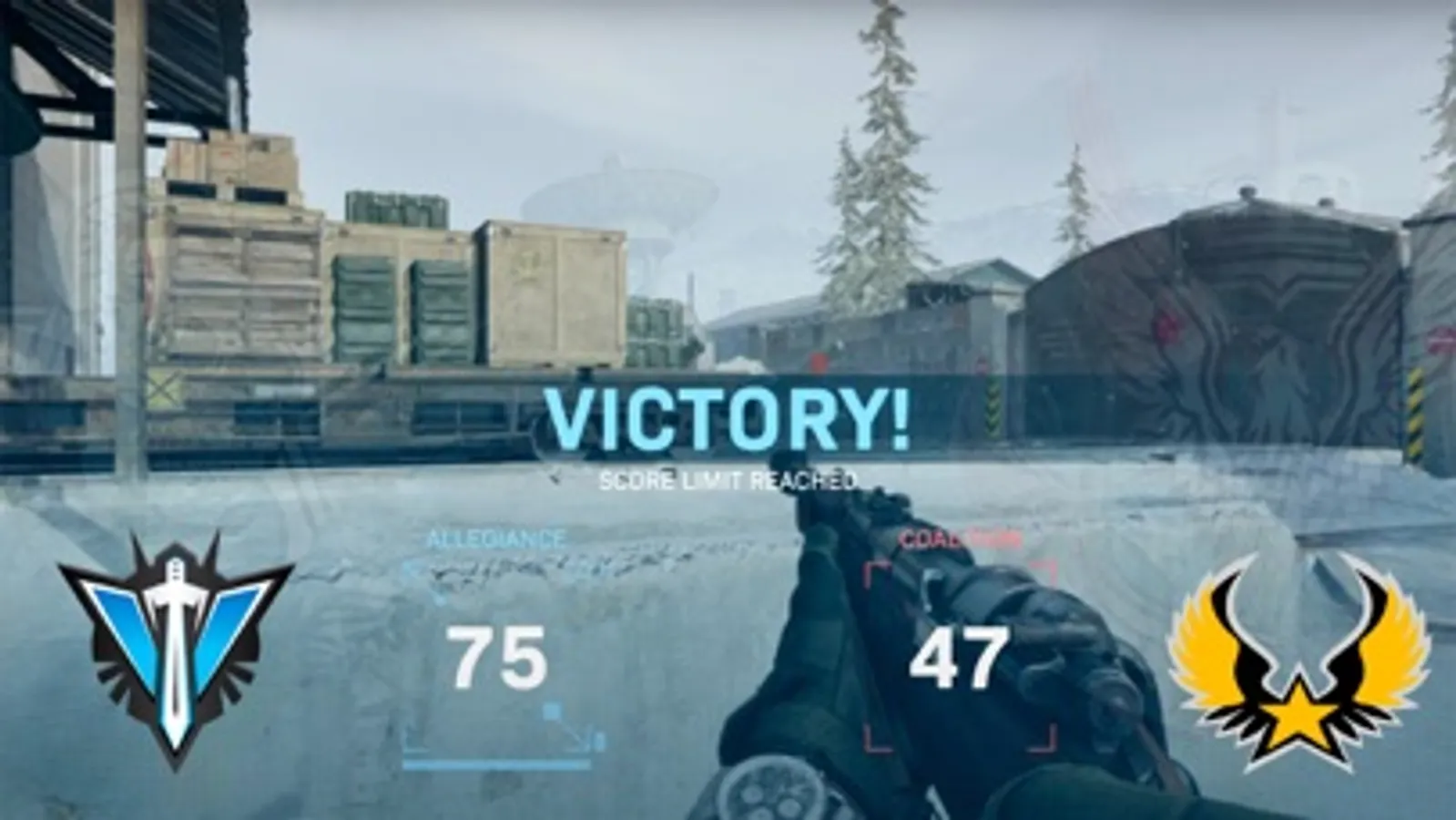1456x820 pixels.
Task: Open the ALLEGIANCE label heading
Action: [x=496, y=539]
